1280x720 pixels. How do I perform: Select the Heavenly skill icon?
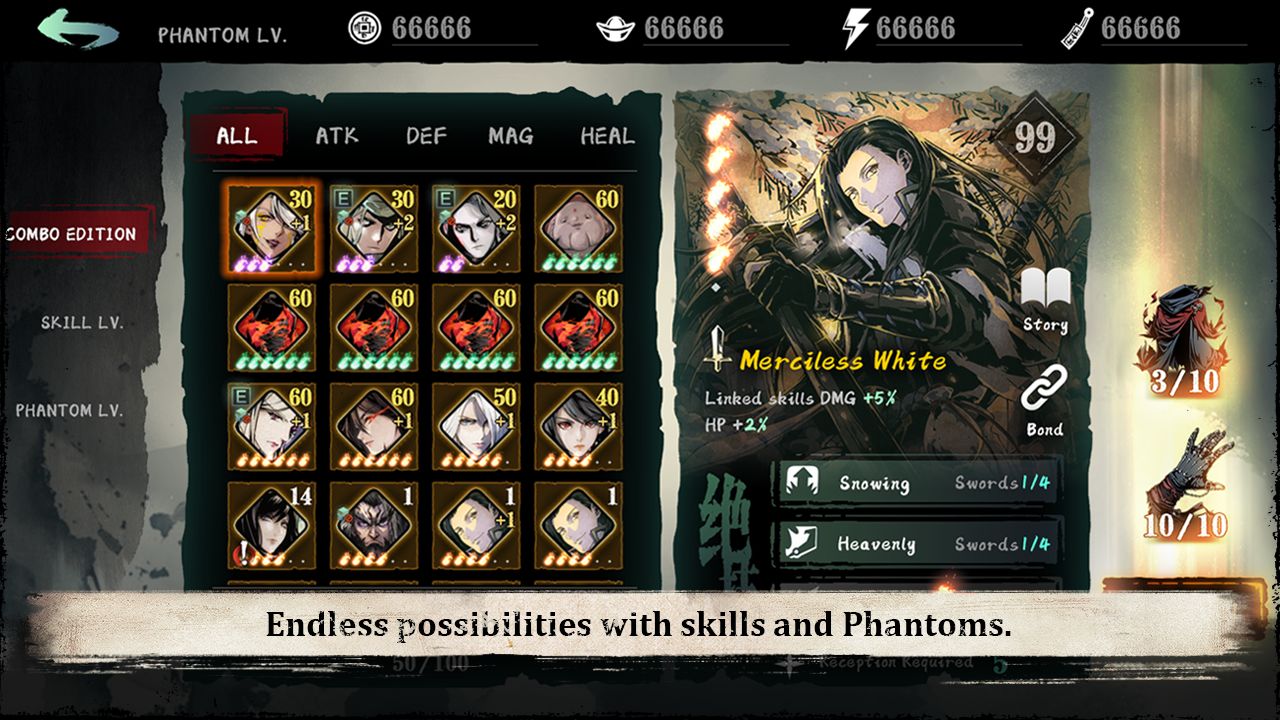(800, 544)
